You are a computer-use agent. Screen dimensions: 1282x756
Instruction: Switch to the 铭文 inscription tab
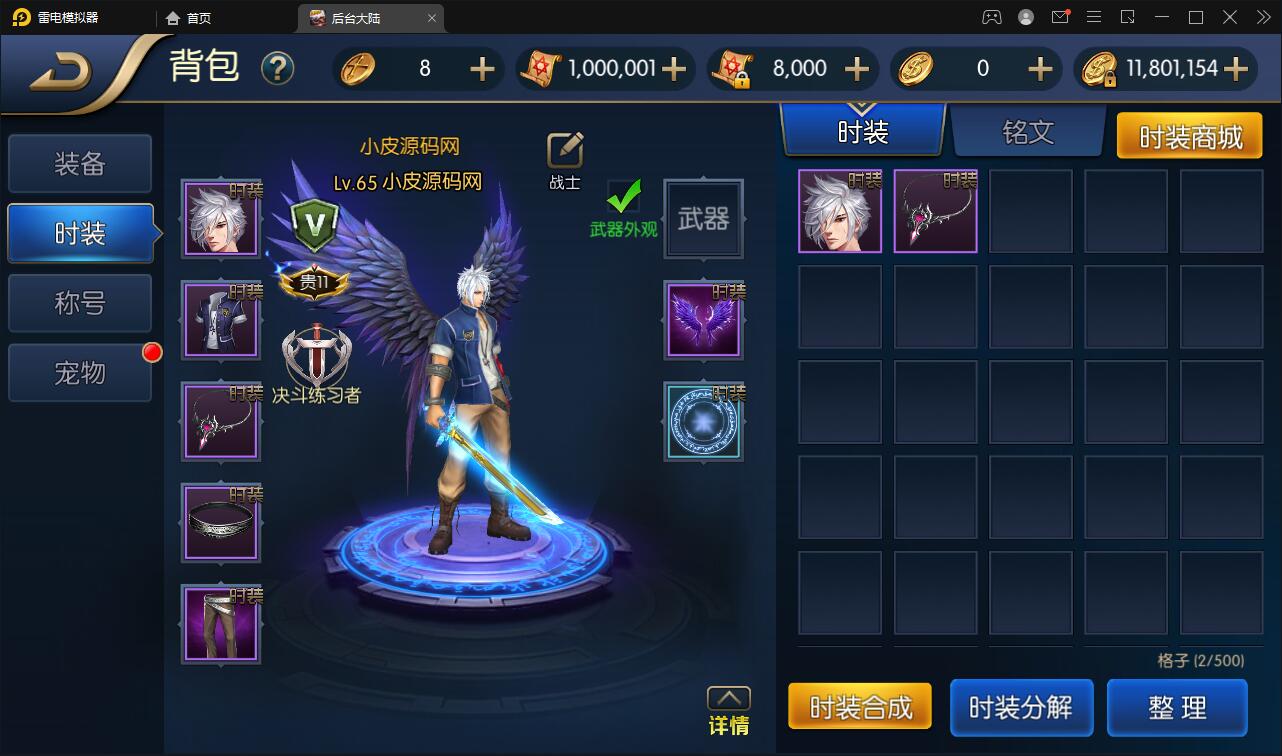(x=1028, y=132)
